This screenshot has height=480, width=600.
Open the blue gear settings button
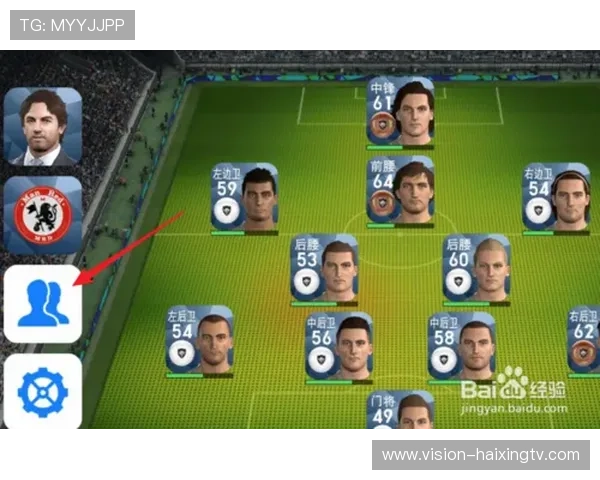tap(43, 391)
